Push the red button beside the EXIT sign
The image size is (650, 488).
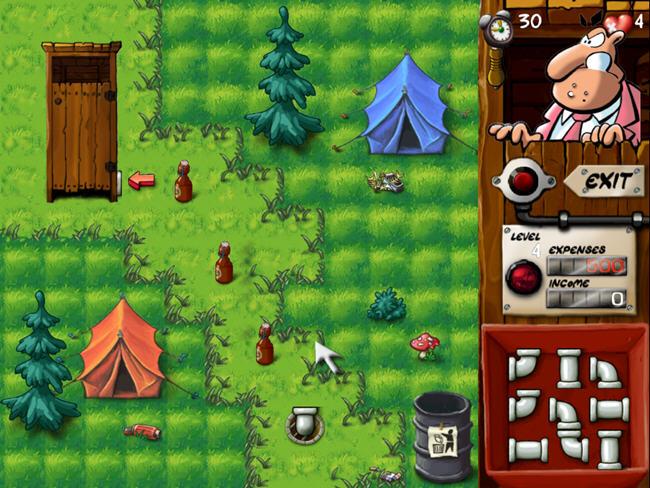point(522,181)
